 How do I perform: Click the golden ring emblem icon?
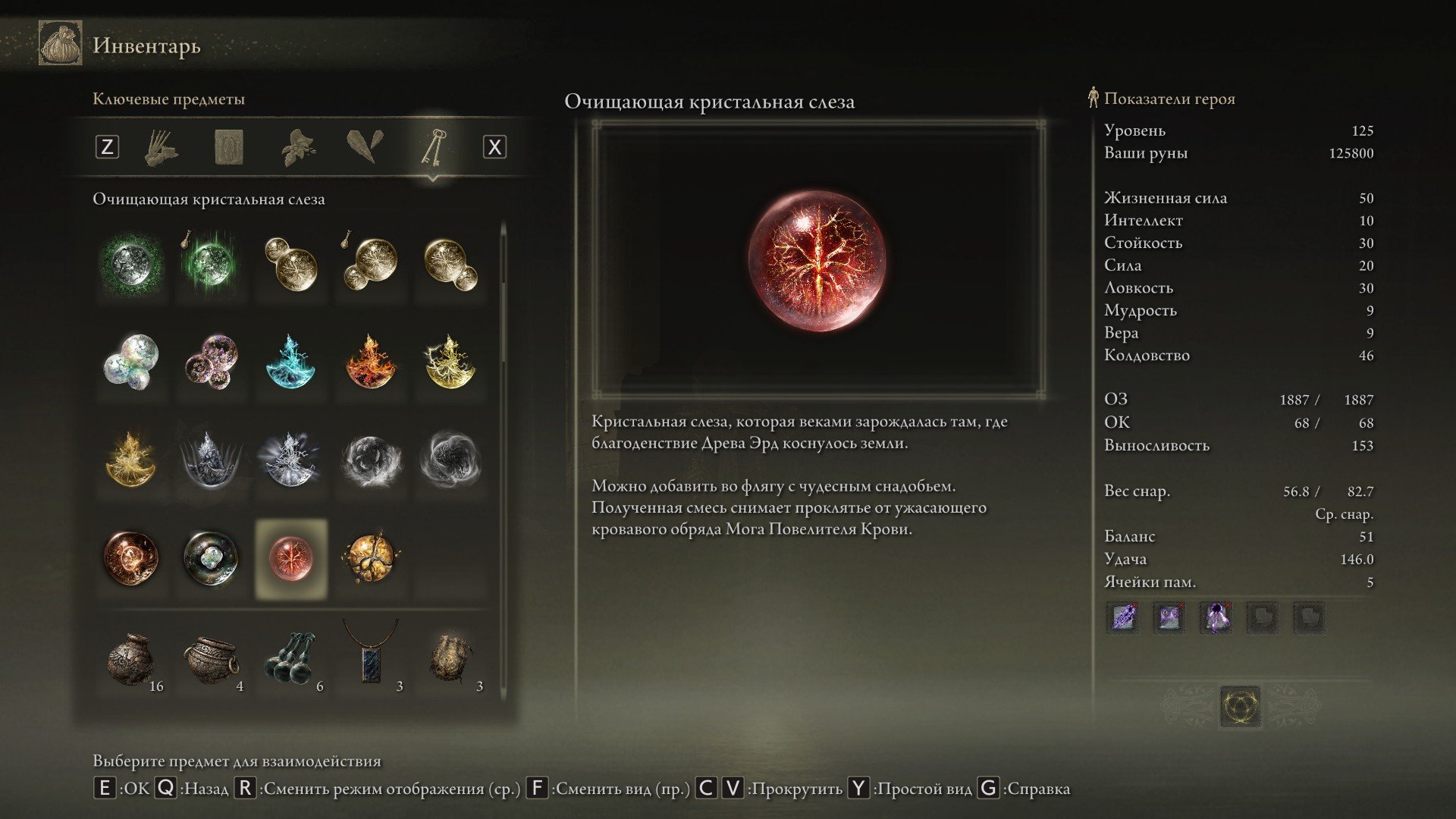pyautogui.click(x=1241, y=707)
